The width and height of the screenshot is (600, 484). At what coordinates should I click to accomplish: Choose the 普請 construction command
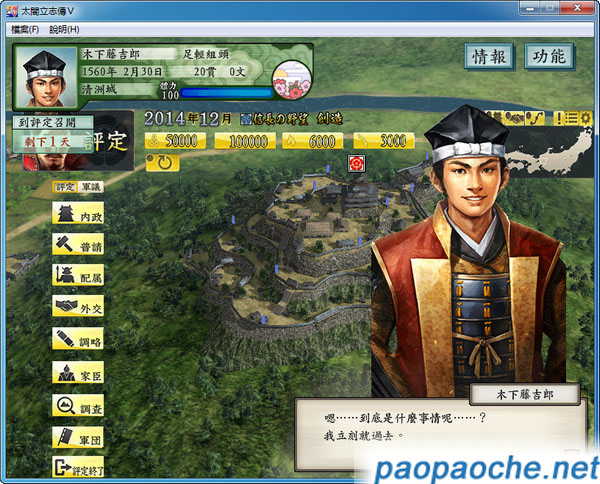(79, 245)
